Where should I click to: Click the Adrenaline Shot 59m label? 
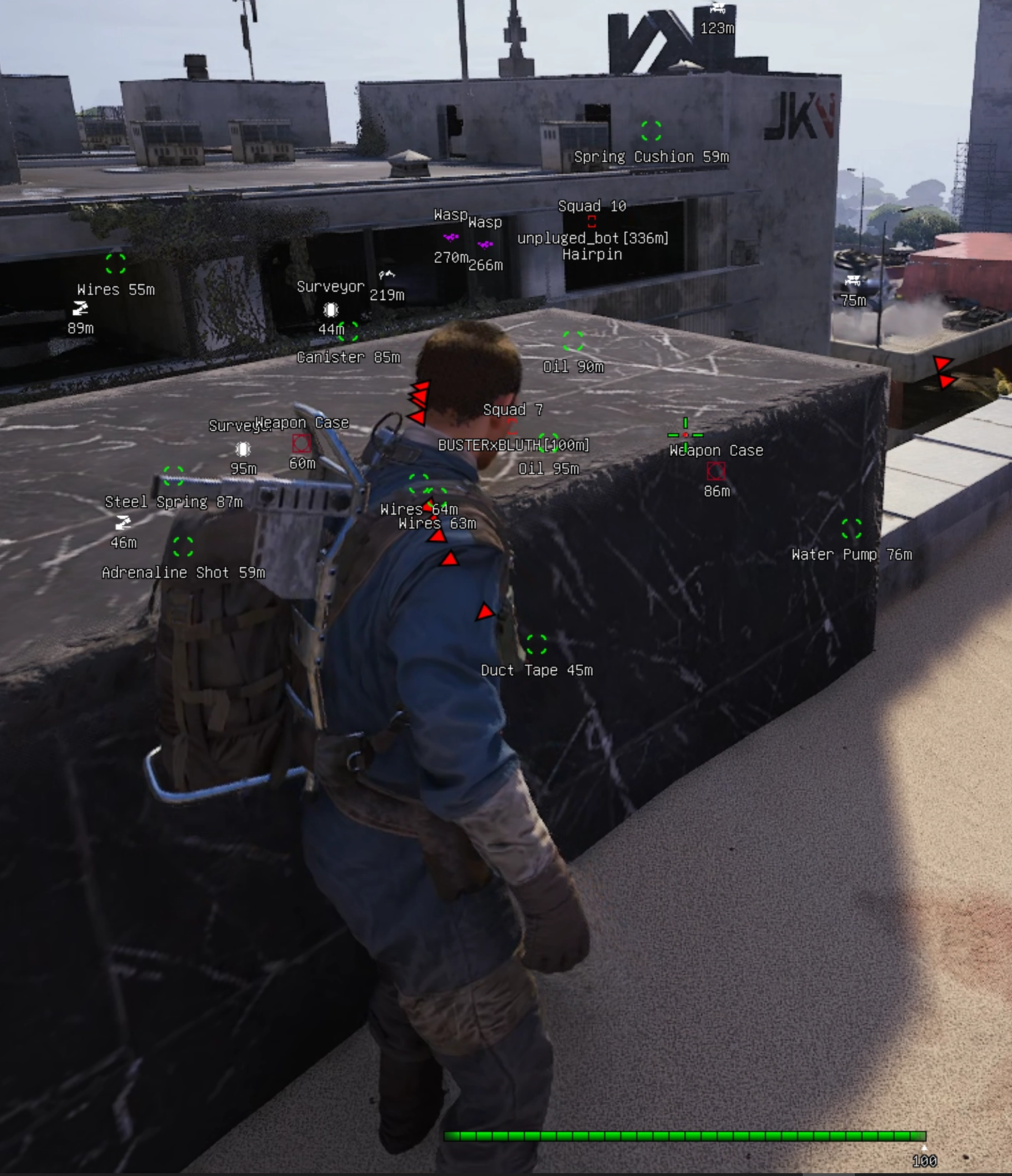[x=184, y=572]
